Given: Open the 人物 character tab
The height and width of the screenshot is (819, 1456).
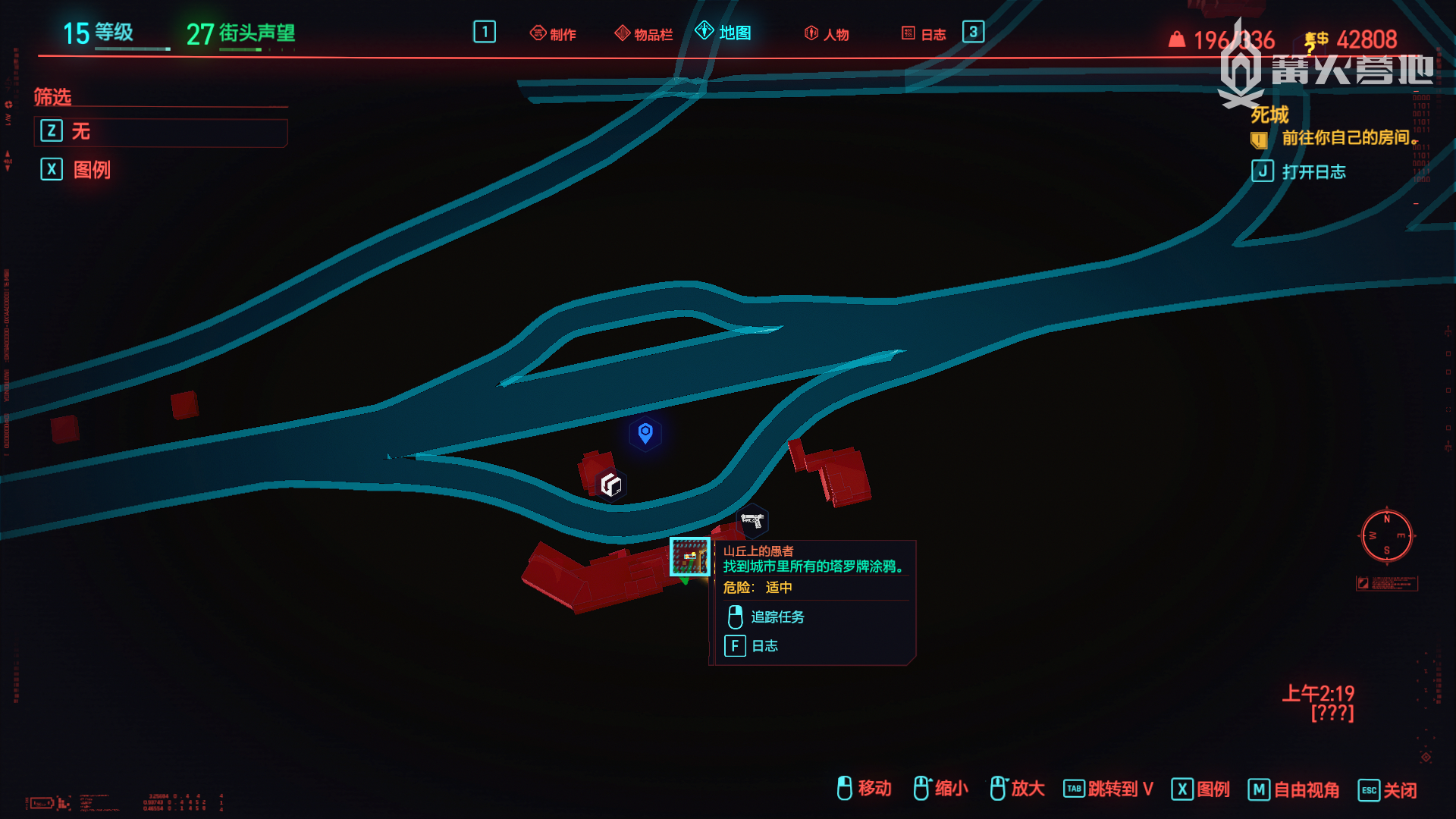Looking at the screenshot, I should pyautogui.click(x=827, y=33).
